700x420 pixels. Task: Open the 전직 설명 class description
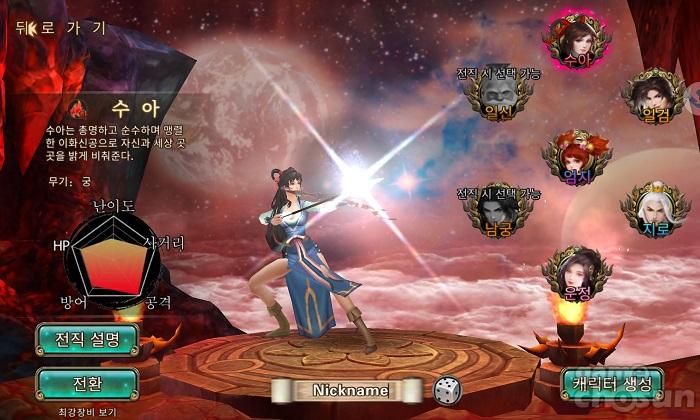click(86, 340)
